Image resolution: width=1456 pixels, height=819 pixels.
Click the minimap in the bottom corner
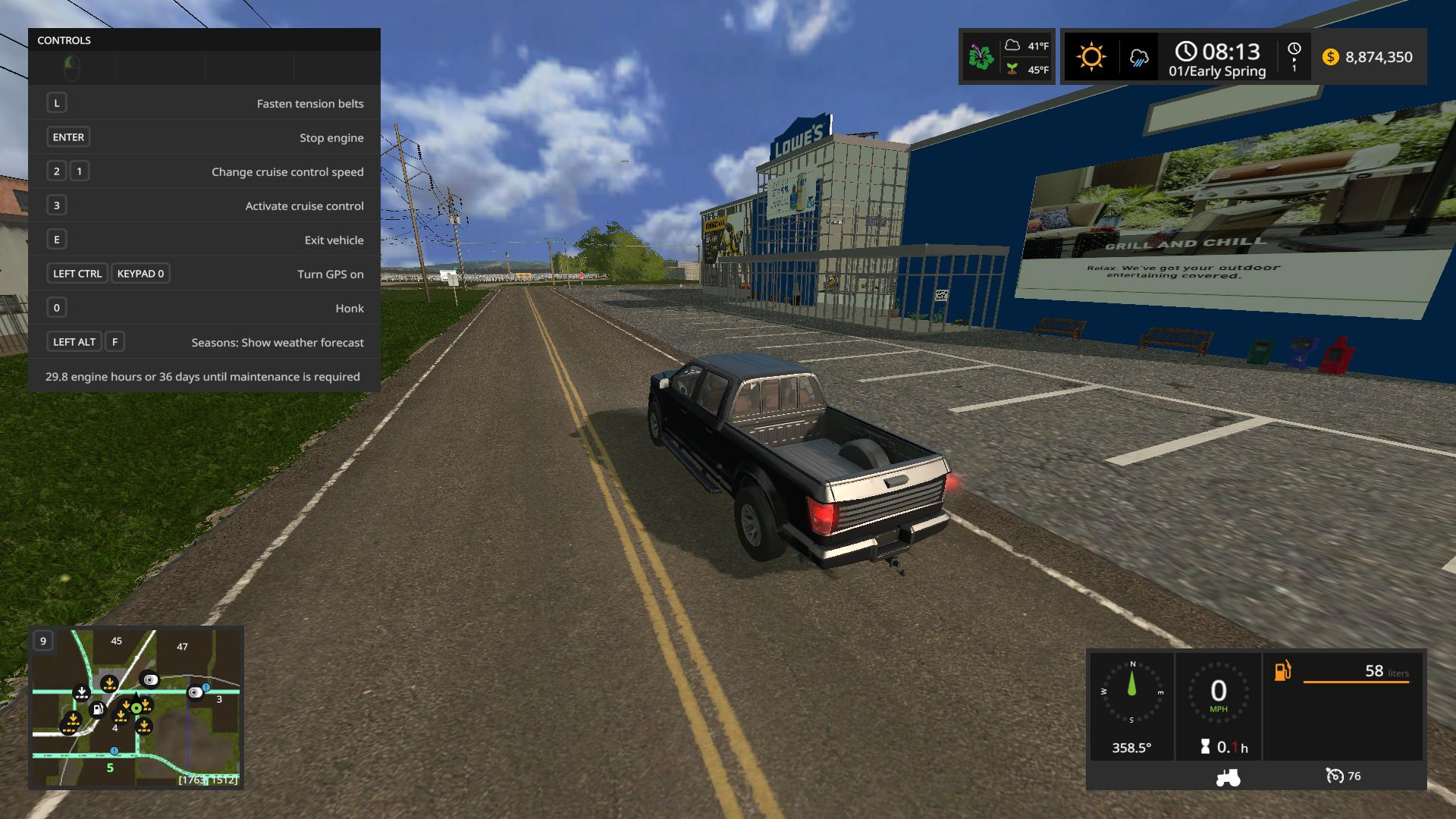pyautogui.click(x=136, y=708)
